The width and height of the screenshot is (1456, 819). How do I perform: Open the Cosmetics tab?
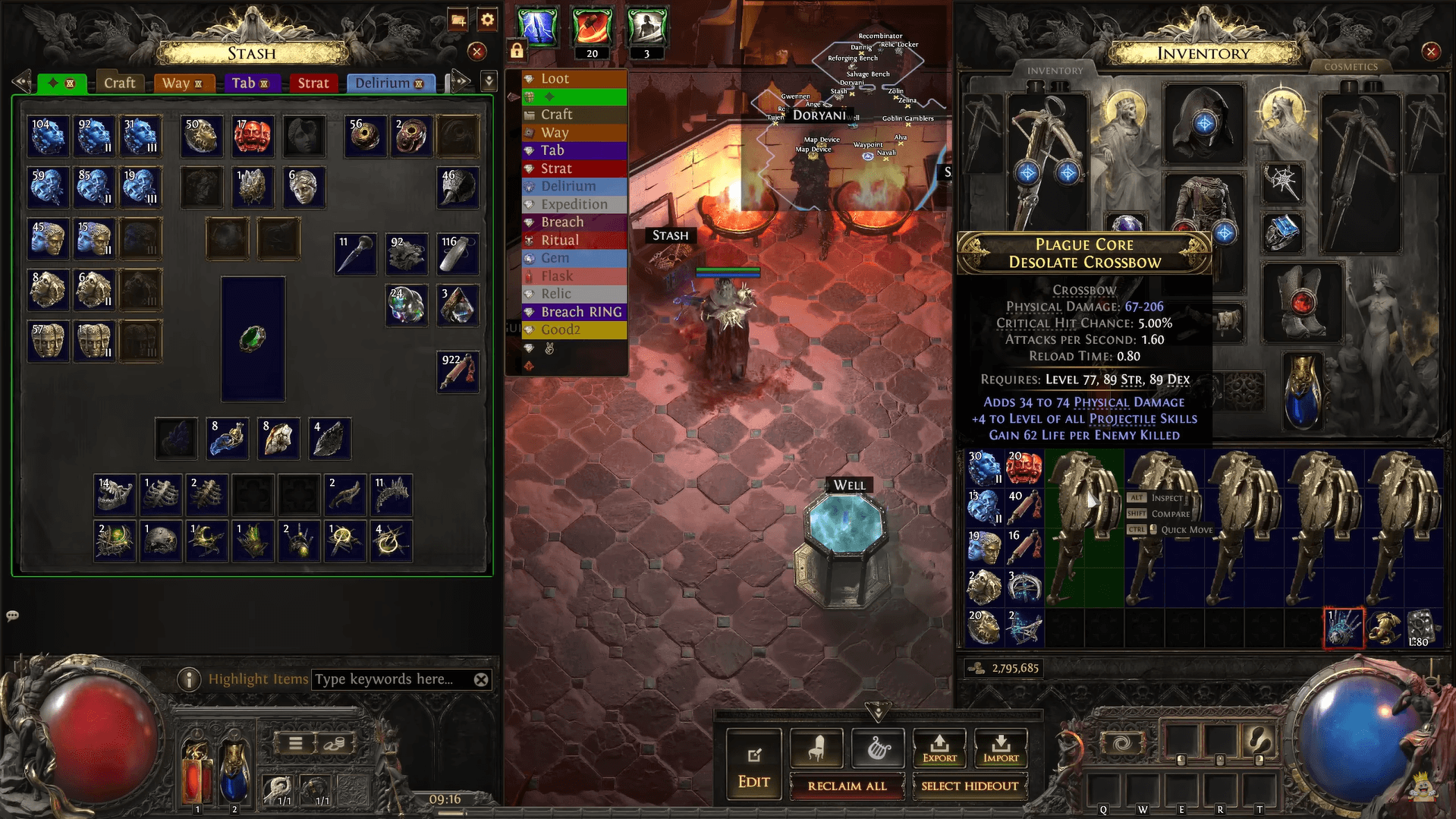tap(1351, 67)
